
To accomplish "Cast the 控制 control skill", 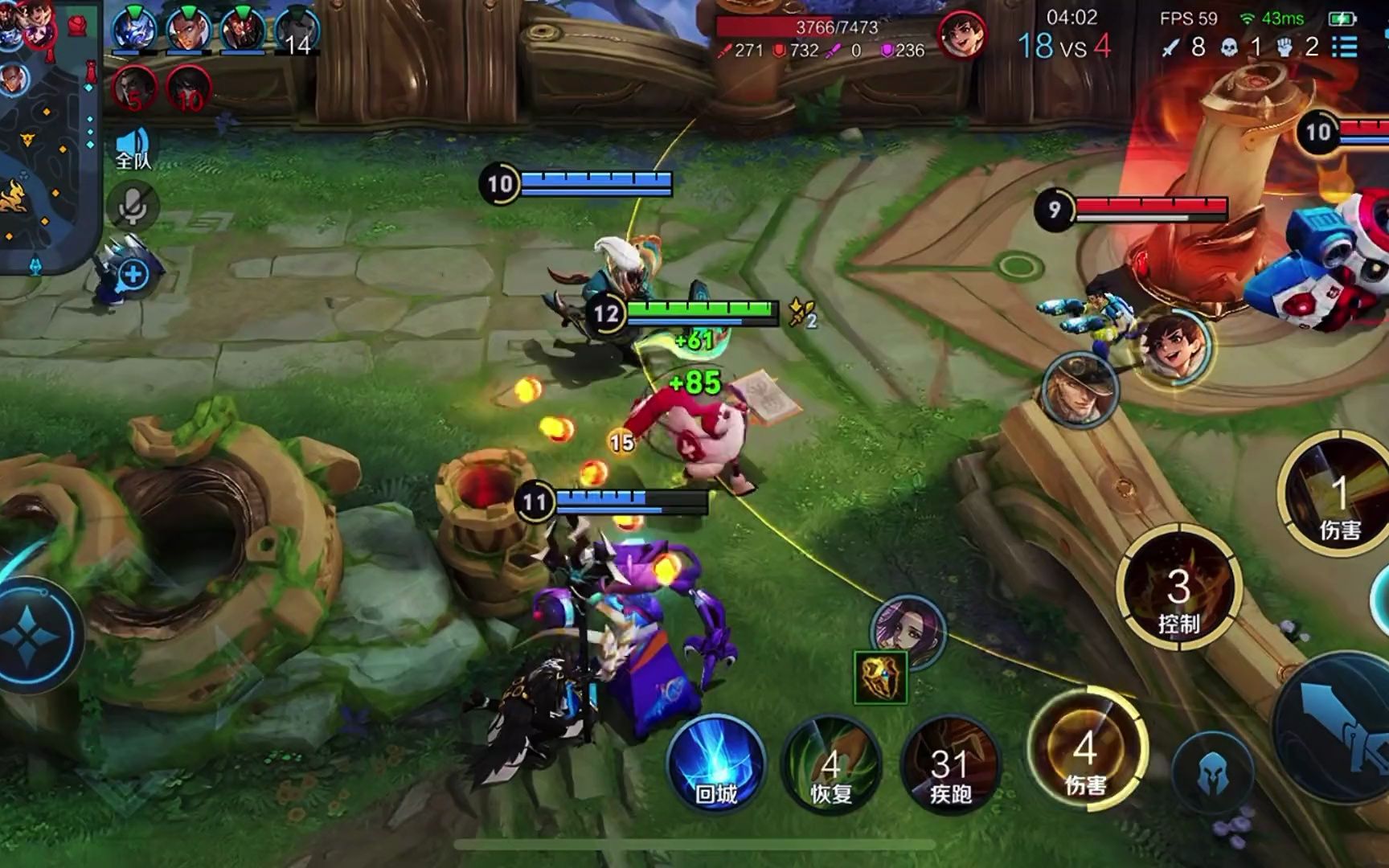I will pyautogui.click(x=1178, y=591).
